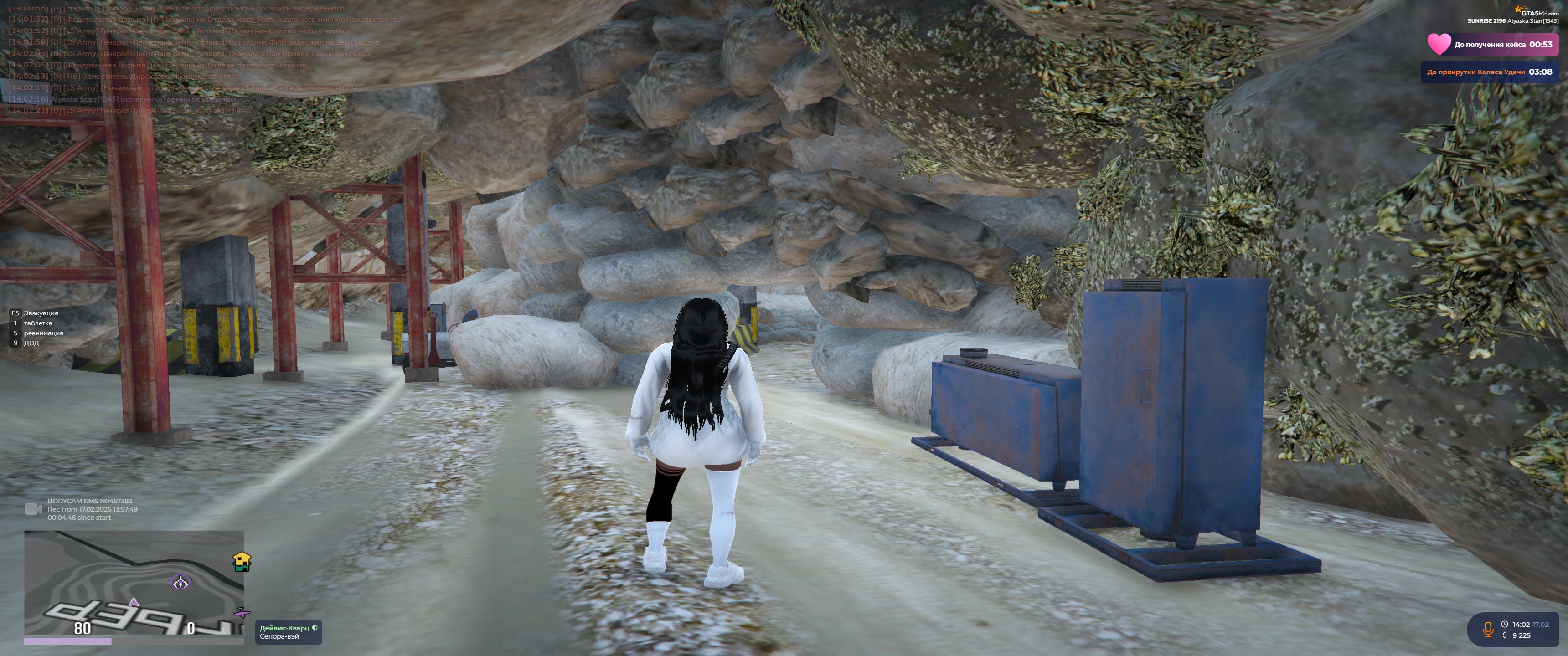Select the purple airplane marker on the minimap

(x=242, y=611)
